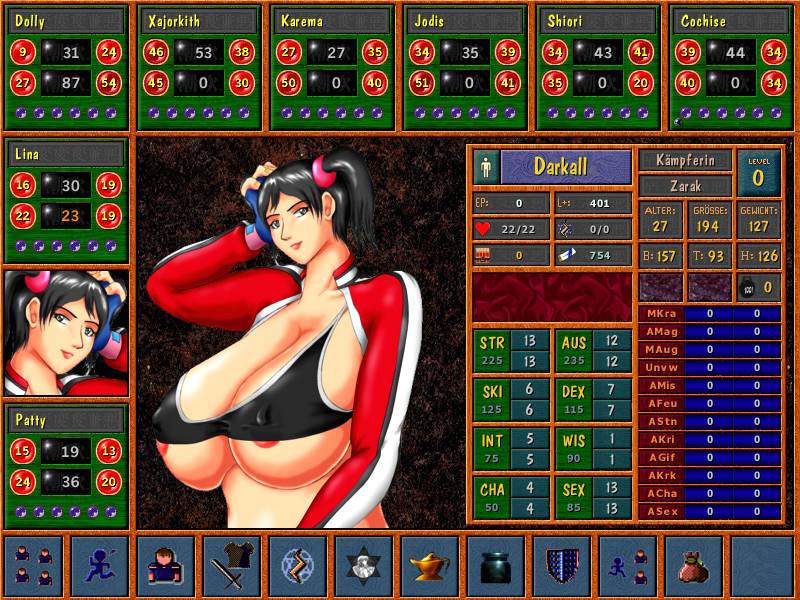Open the armor and sword equipment icon
Viewport: 800px width, 600px height.
[232, 566]
